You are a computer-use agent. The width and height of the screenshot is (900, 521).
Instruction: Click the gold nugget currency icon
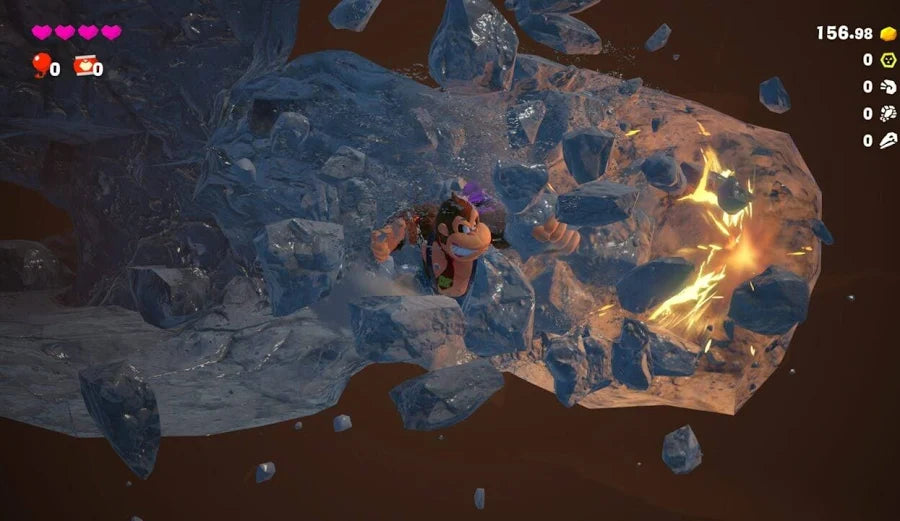(888, 33)
